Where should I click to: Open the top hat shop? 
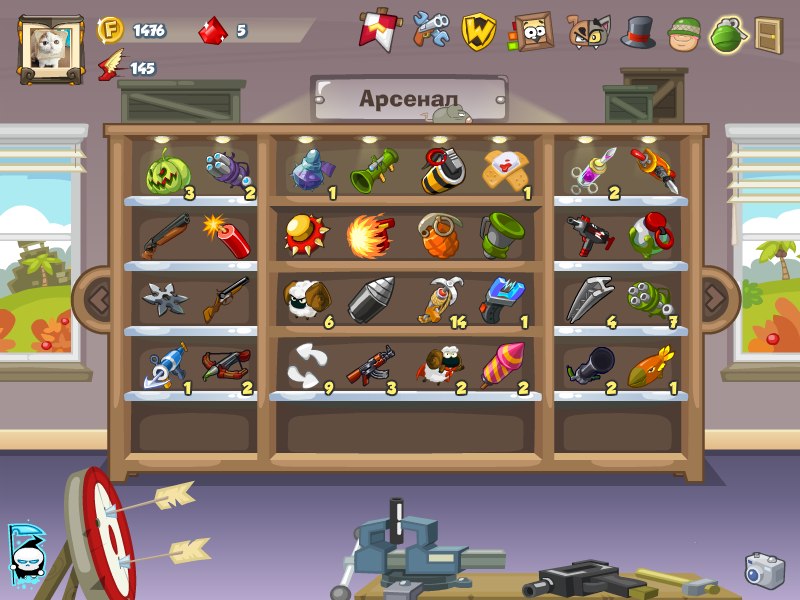click(638, 31)
